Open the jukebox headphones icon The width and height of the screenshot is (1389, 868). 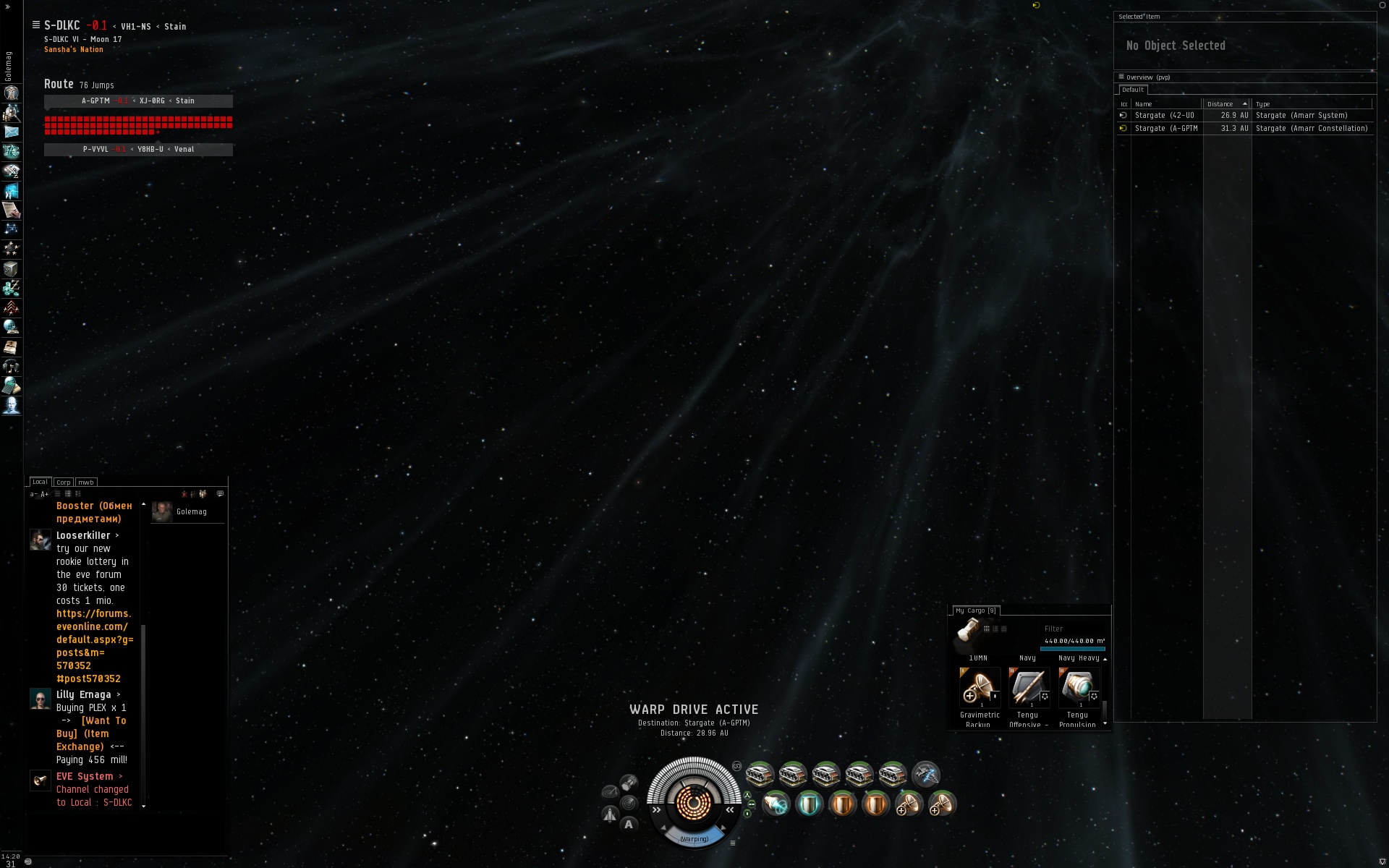click(x=12, y=367)
